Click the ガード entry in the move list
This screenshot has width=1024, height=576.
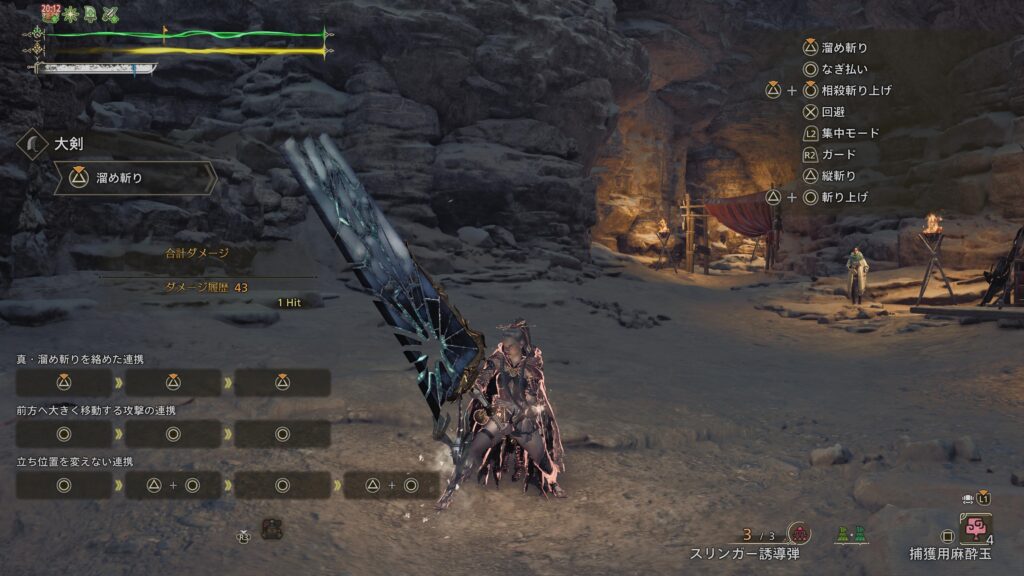coord(838,155)
